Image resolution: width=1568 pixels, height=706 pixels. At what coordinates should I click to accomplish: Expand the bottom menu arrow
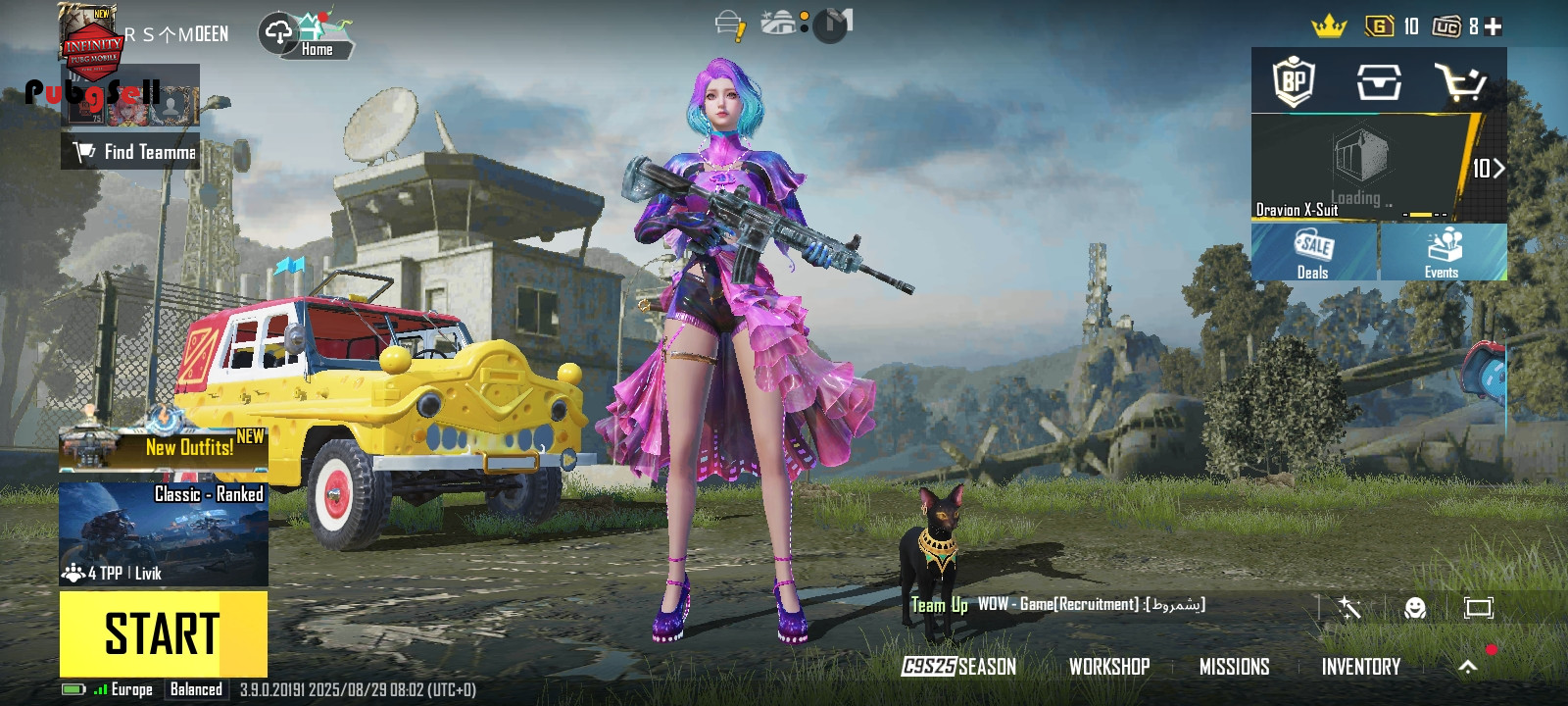pyautogui.click(x=1467, y=667)
